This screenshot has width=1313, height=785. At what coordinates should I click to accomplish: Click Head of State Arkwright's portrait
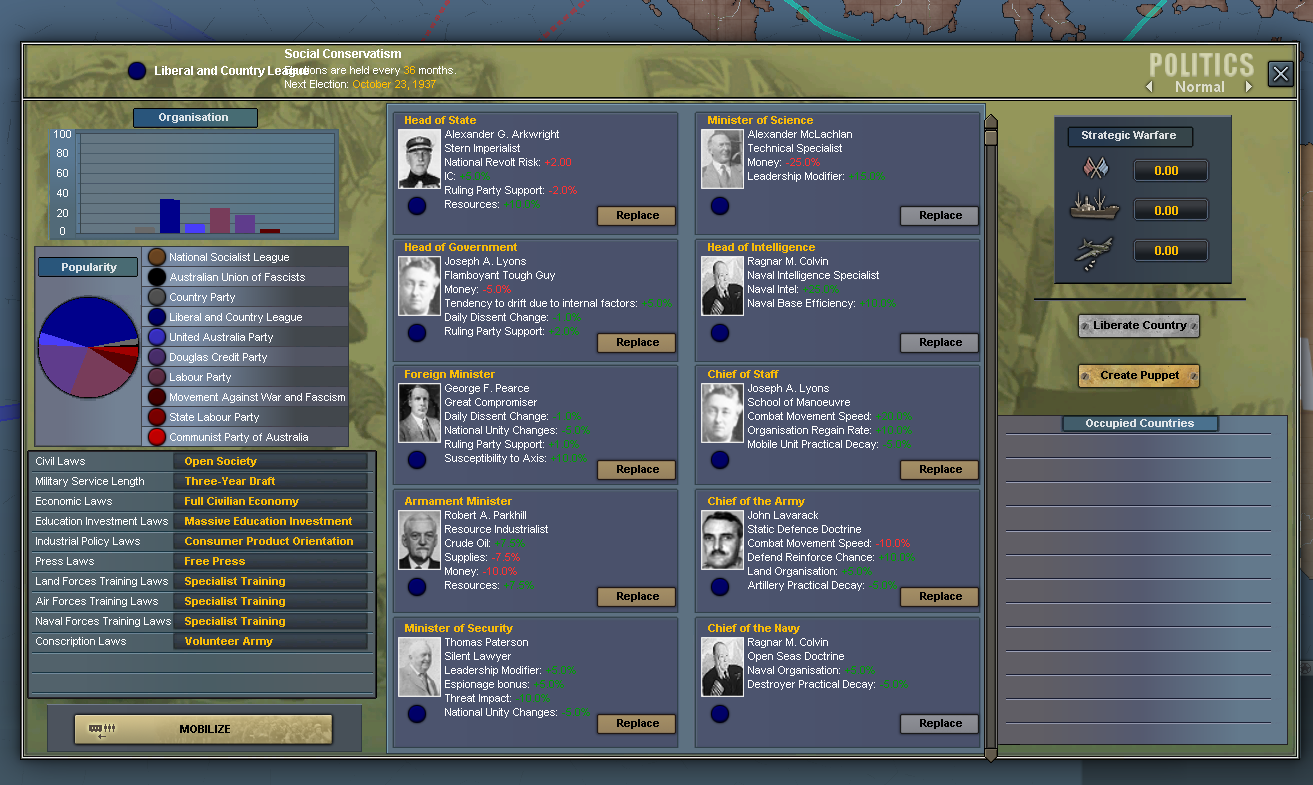pyautogui.click(x=419, y=159)
